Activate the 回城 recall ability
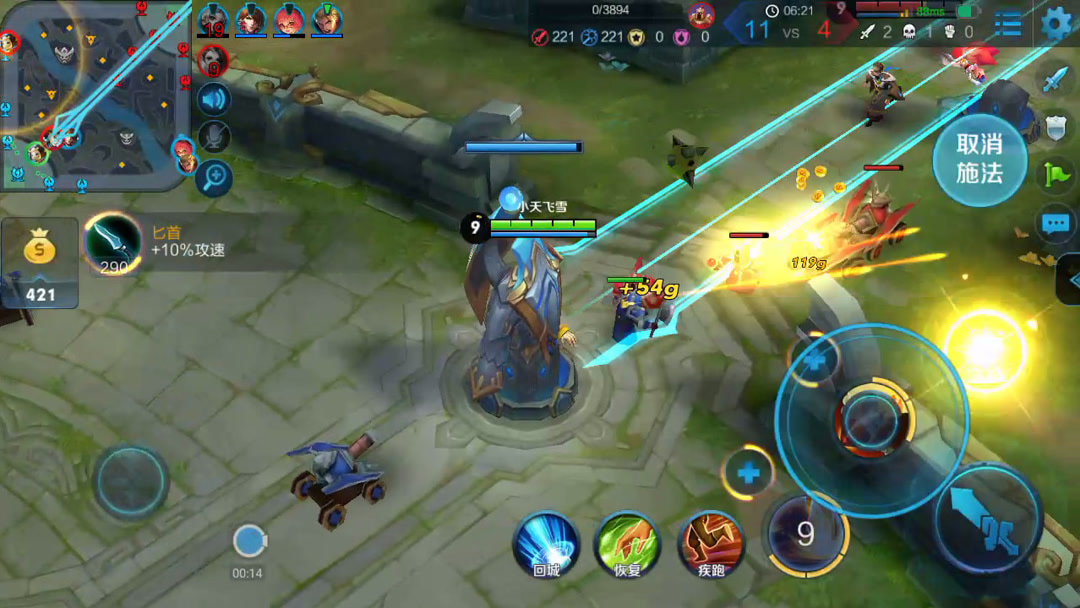Screen dimensions: 1080x608 tap(546, 546)
